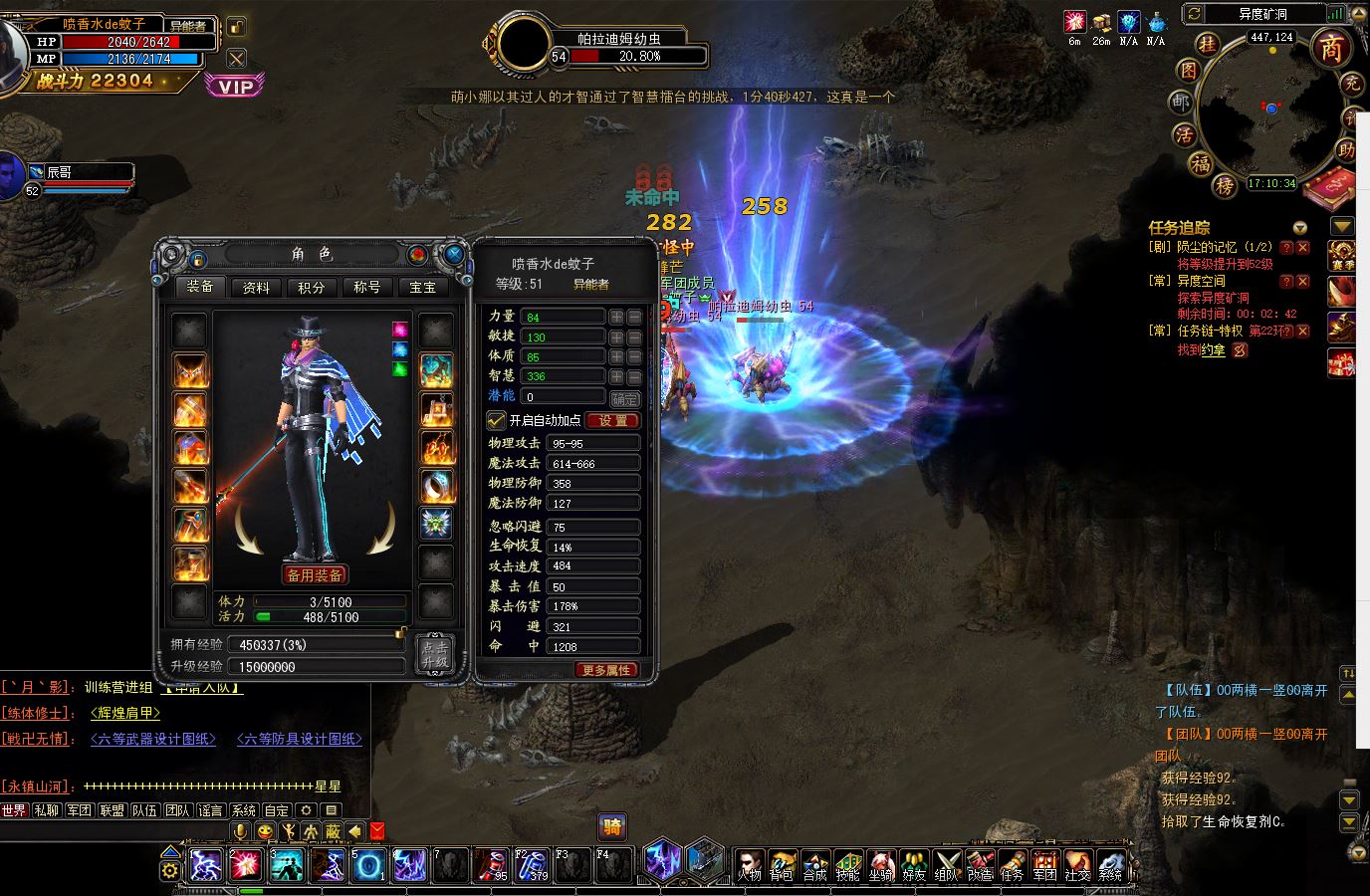Click the 备用装备 spare equipment button
1370x896 pixels.
point(315,575)
